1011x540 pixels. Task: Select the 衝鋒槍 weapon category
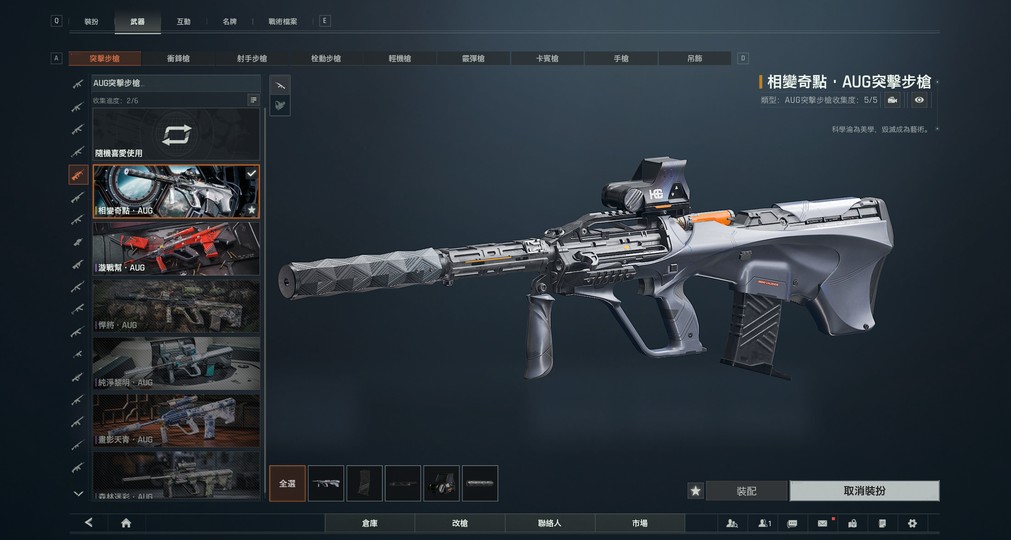179,59
